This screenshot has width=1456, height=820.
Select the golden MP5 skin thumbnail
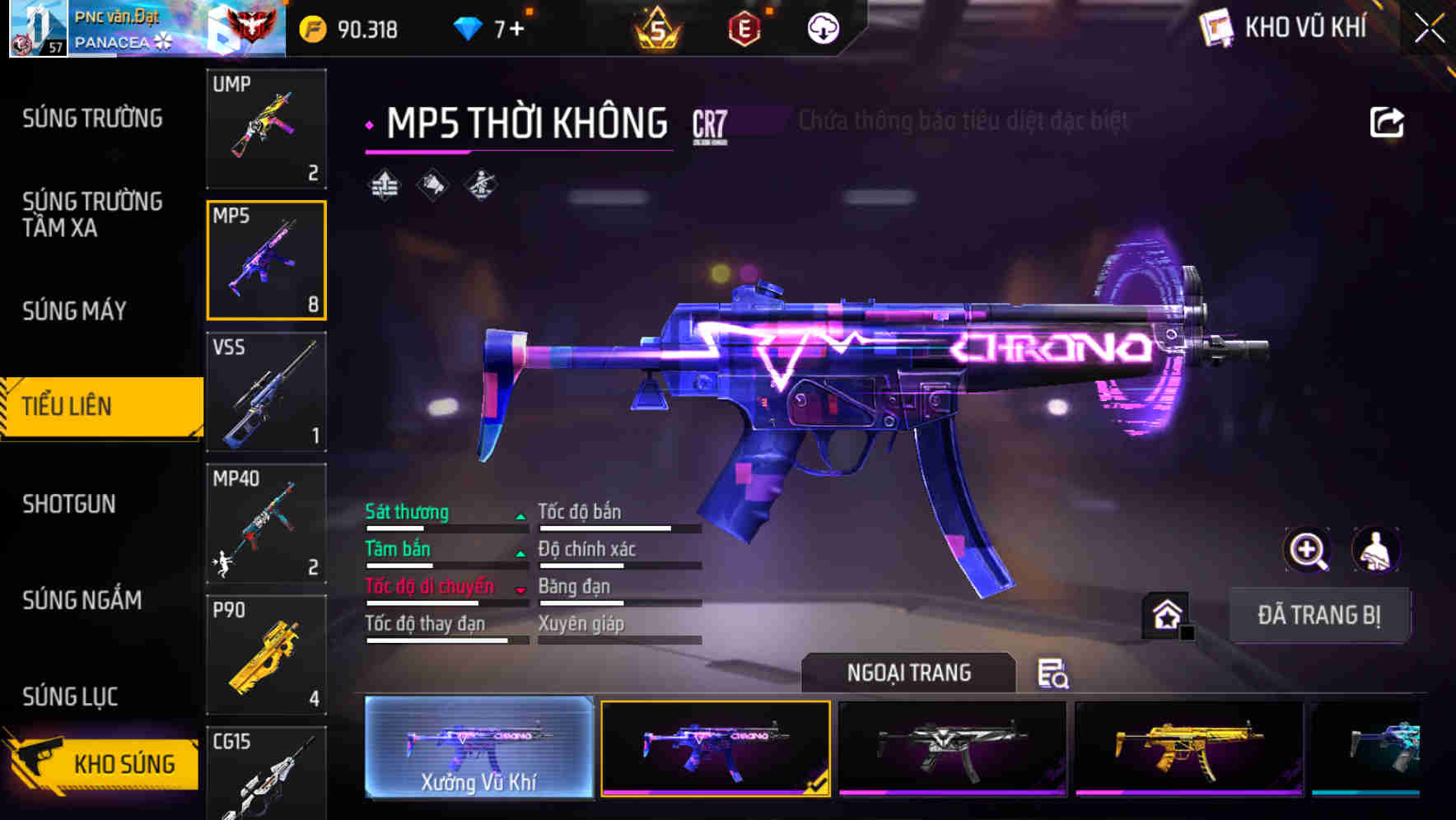click(x=1187, y=748)
